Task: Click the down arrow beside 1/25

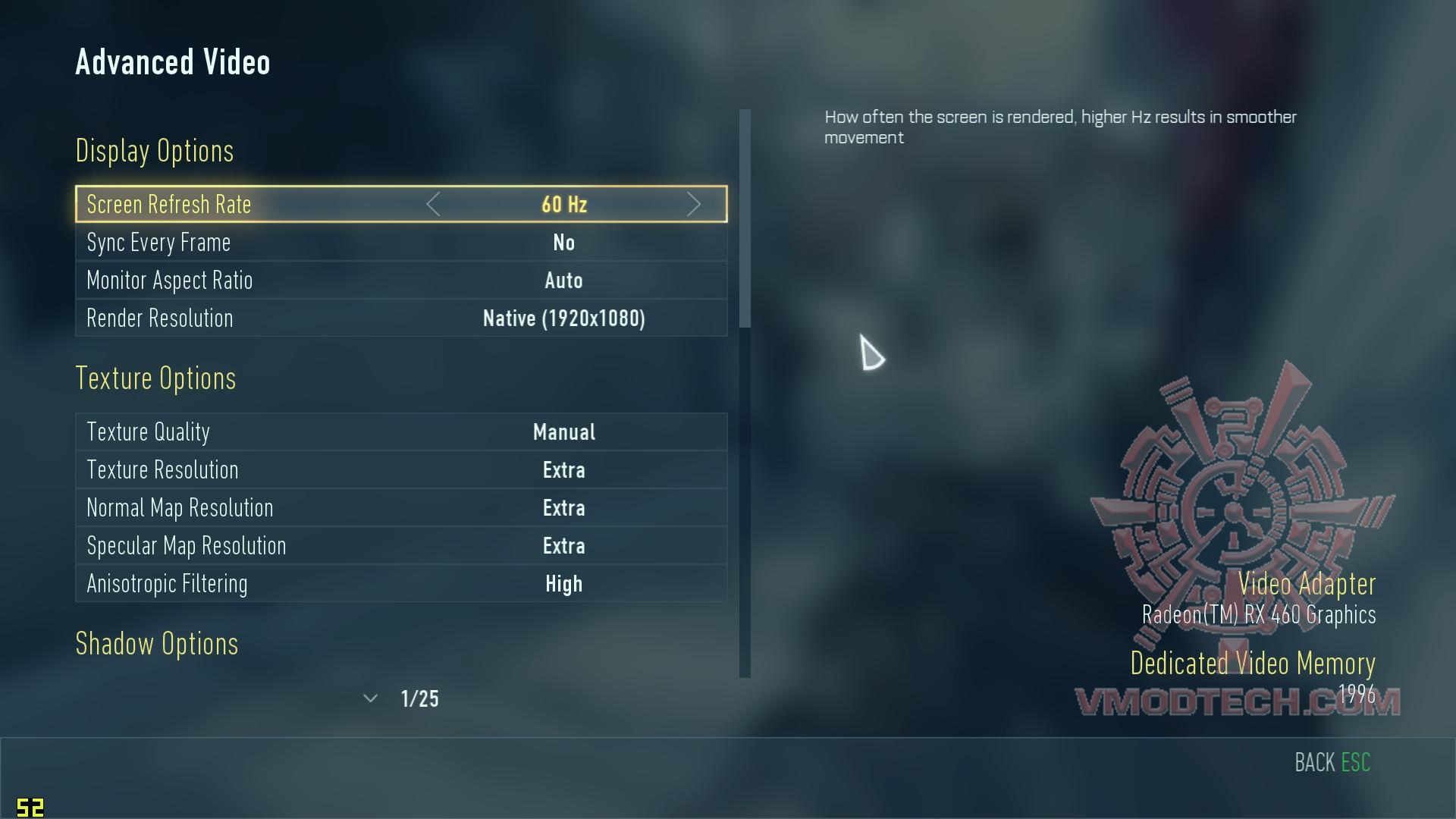Action: tap(370, 698)
